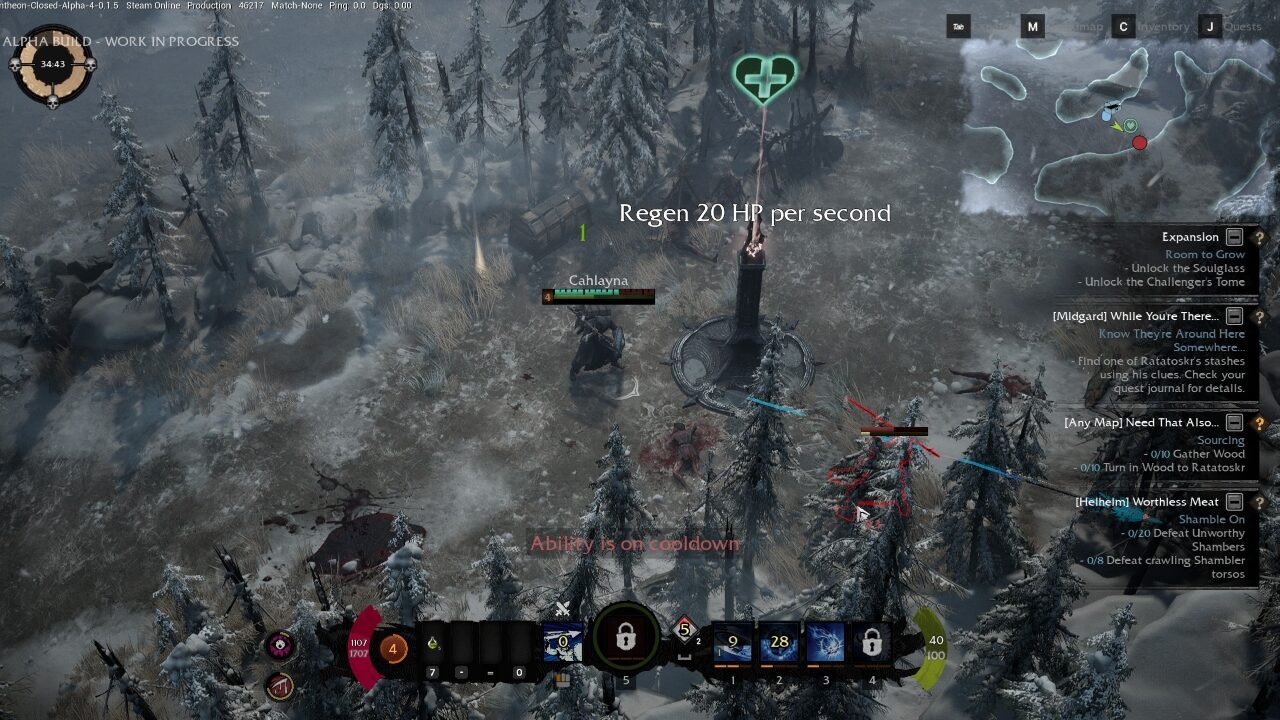Image resolution: width=1280 pixels, height=720 pixels.
Task: Click the crossed swords combat icon above the hotbar
Action: [x=563, y=608]
